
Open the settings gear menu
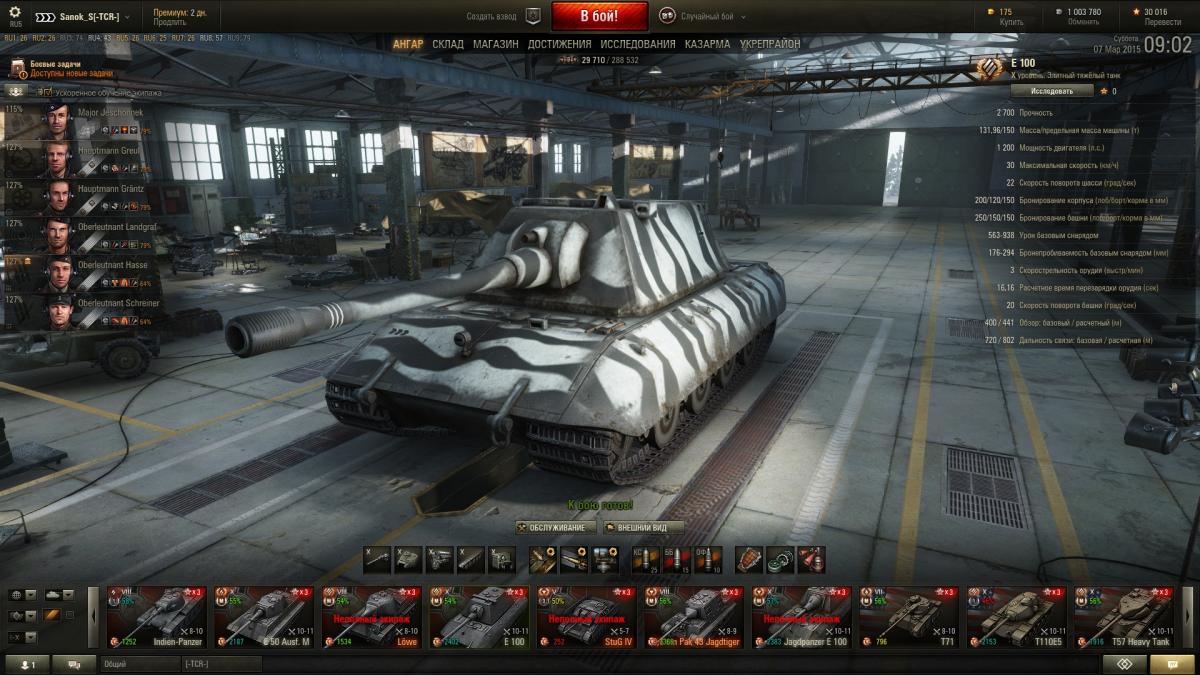coord(15,13)
